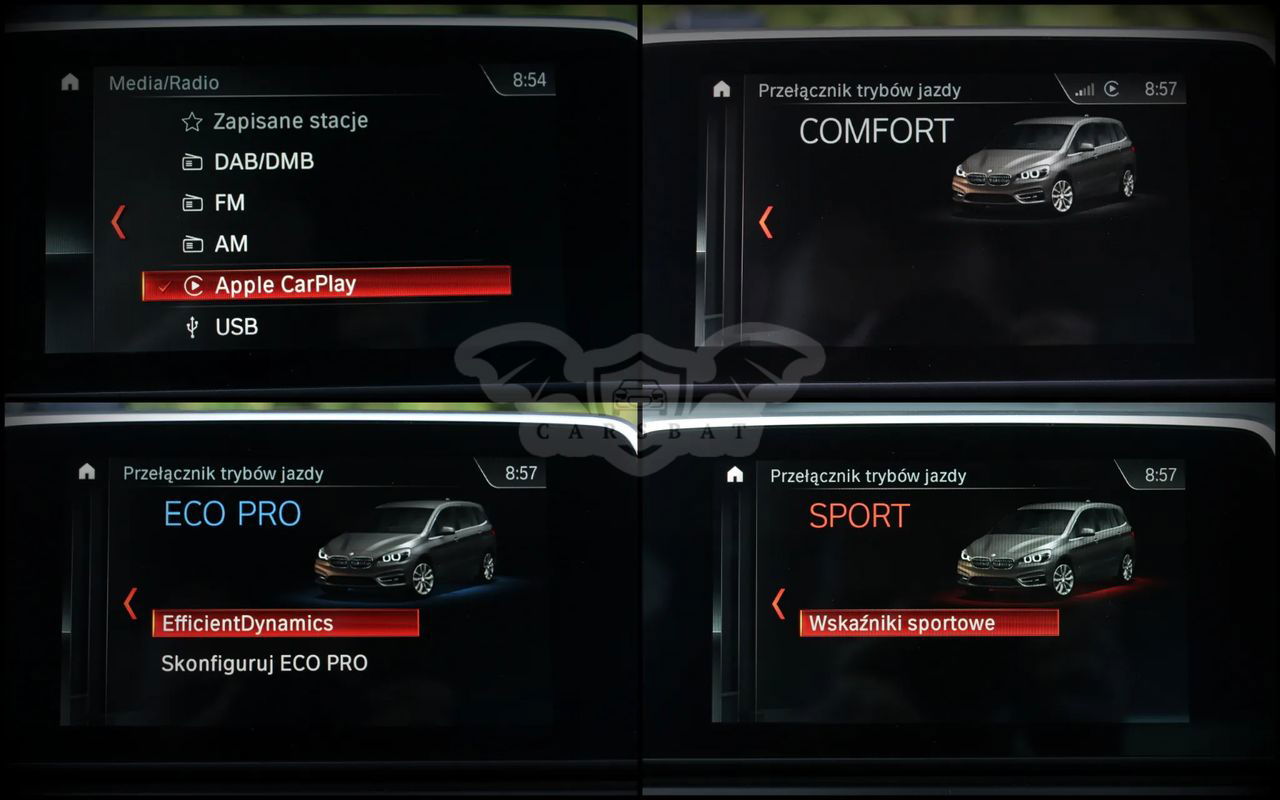Viewport: 1280px width, 800px height.
Task: Click the home icon beside Media/Radio
Action: point(70,82)
